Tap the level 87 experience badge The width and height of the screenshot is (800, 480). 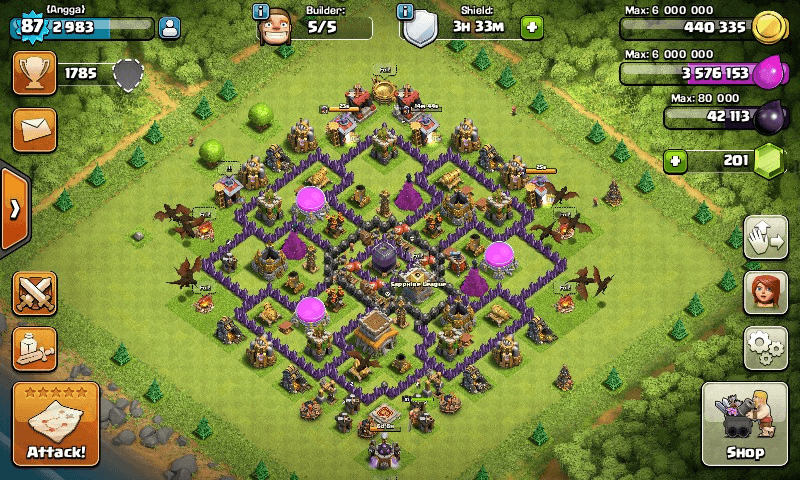click(30, 26)
